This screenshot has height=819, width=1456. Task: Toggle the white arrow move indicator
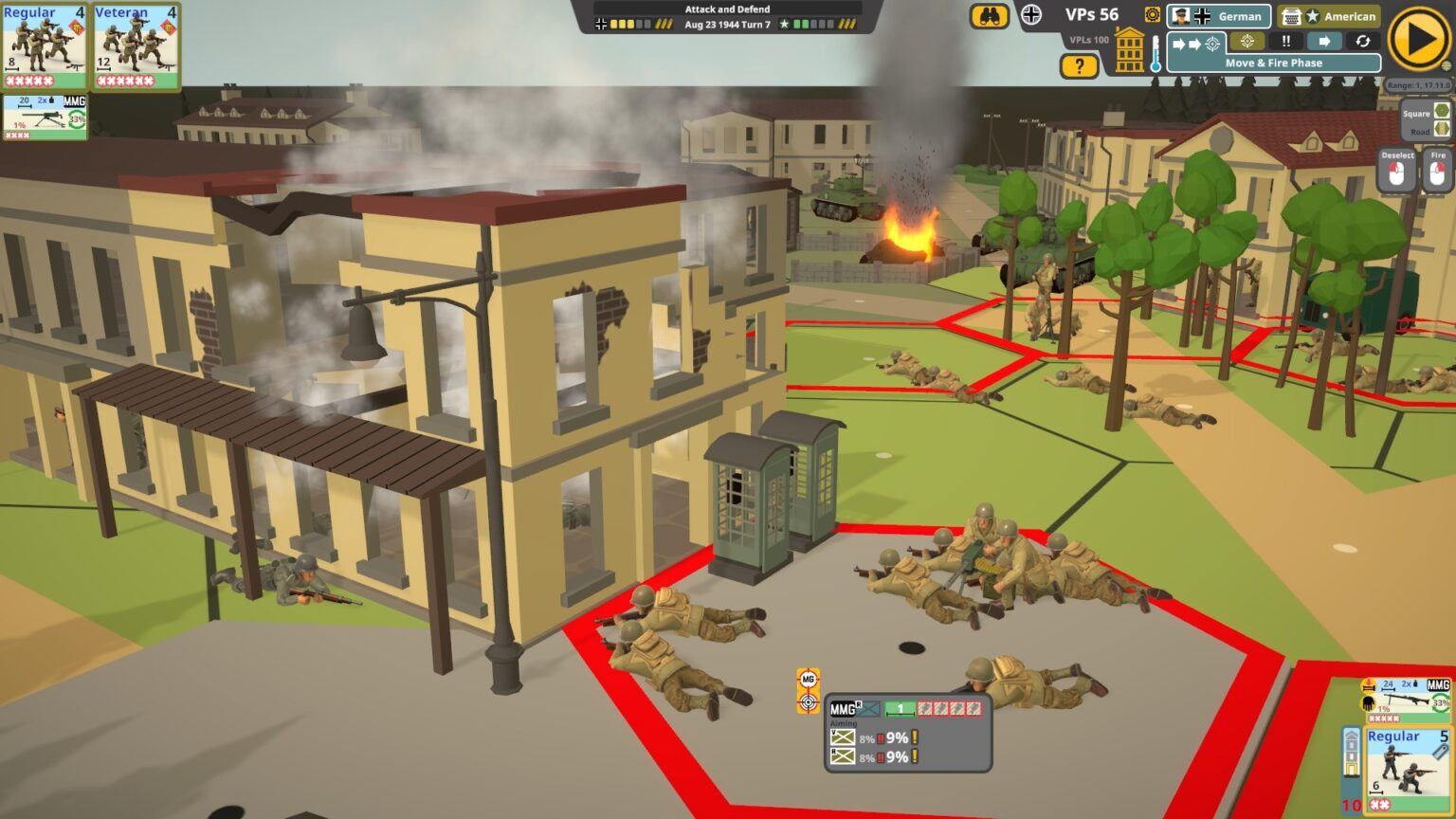point(1323,41)
